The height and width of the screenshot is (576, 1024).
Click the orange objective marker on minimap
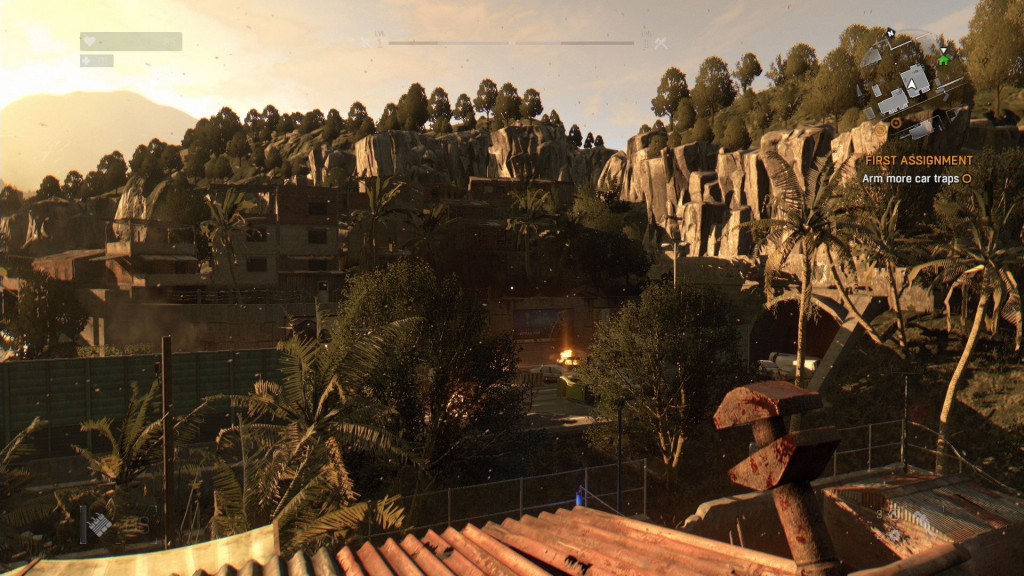tap(896, 123)
